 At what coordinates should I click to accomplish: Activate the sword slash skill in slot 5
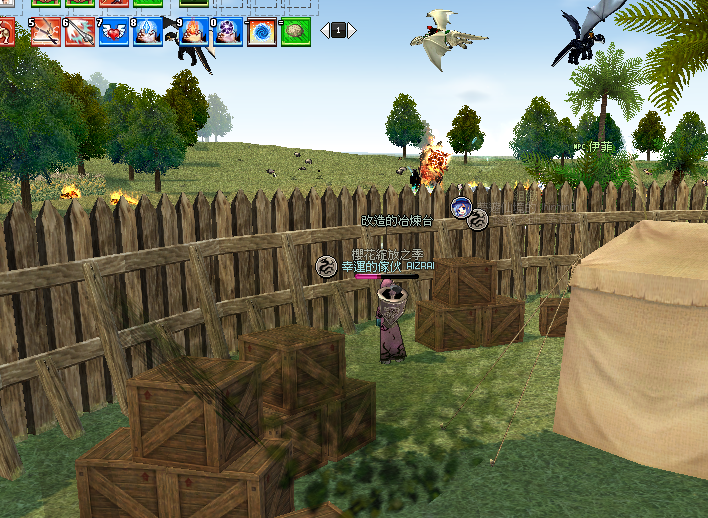click(47, 31)
